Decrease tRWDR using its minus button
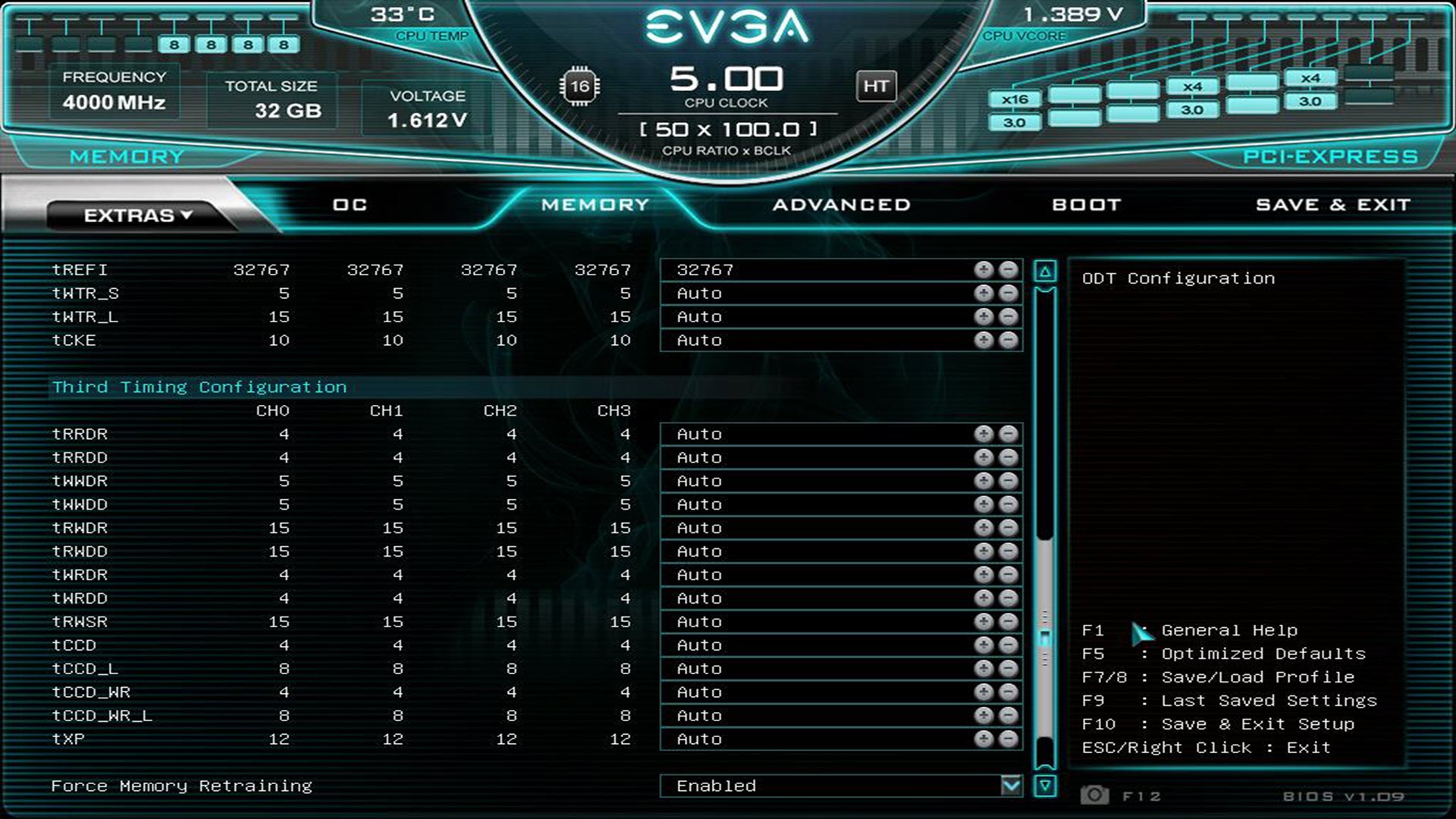Viewport: 1456px width, 819px height. 1008,529
